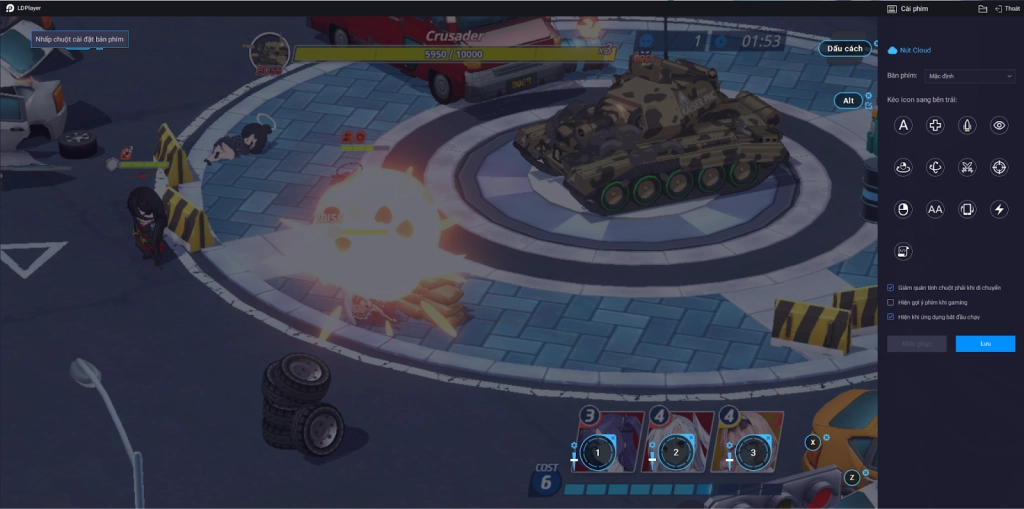Screen dimensions: 1024x509
Task: Choose the single-key "A" tap icon
Action: point(903,125)
